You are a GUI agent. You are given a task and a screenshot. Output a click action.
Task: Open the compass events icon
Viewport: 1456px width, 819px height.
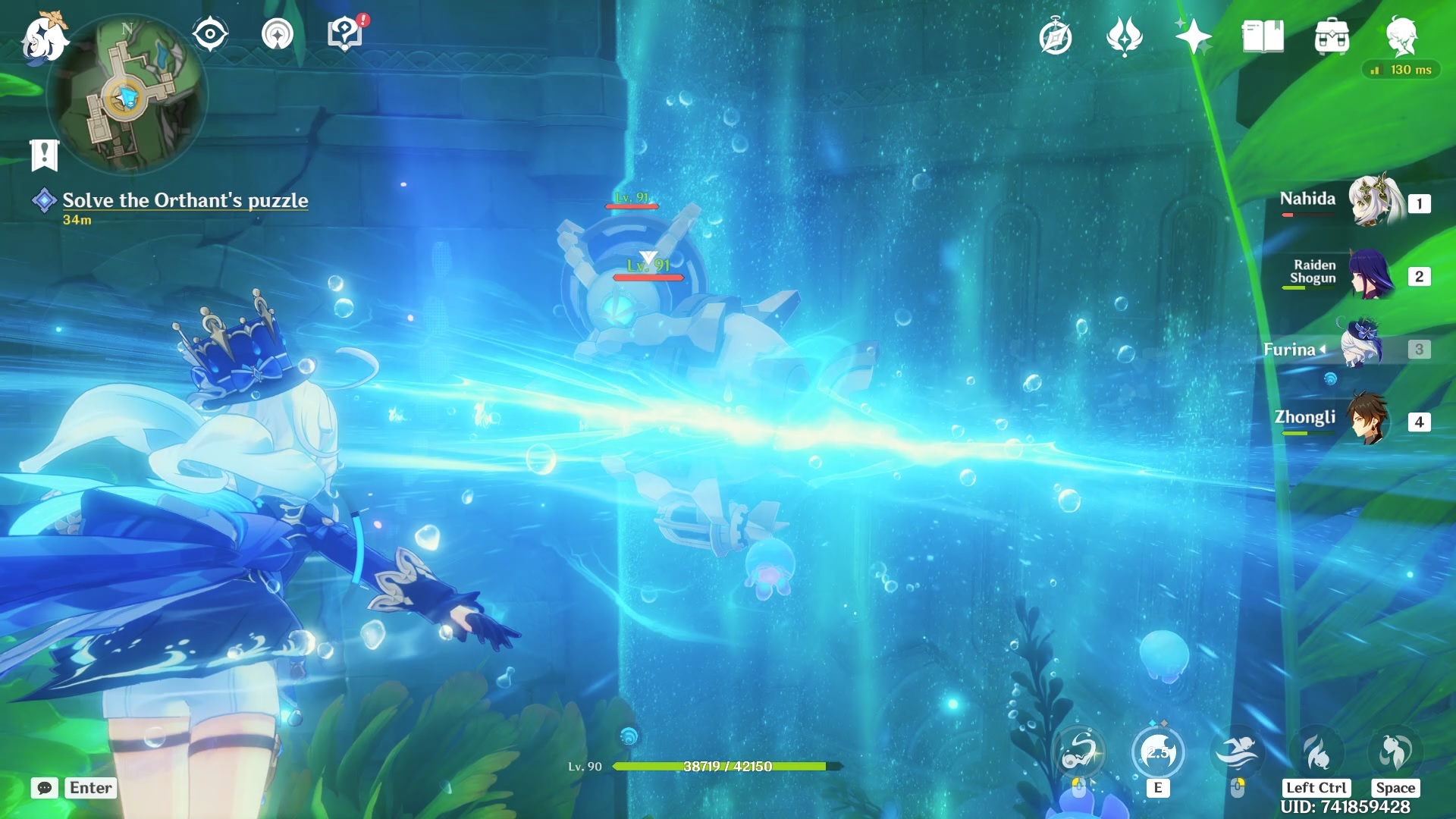[x=1055, y=37]
